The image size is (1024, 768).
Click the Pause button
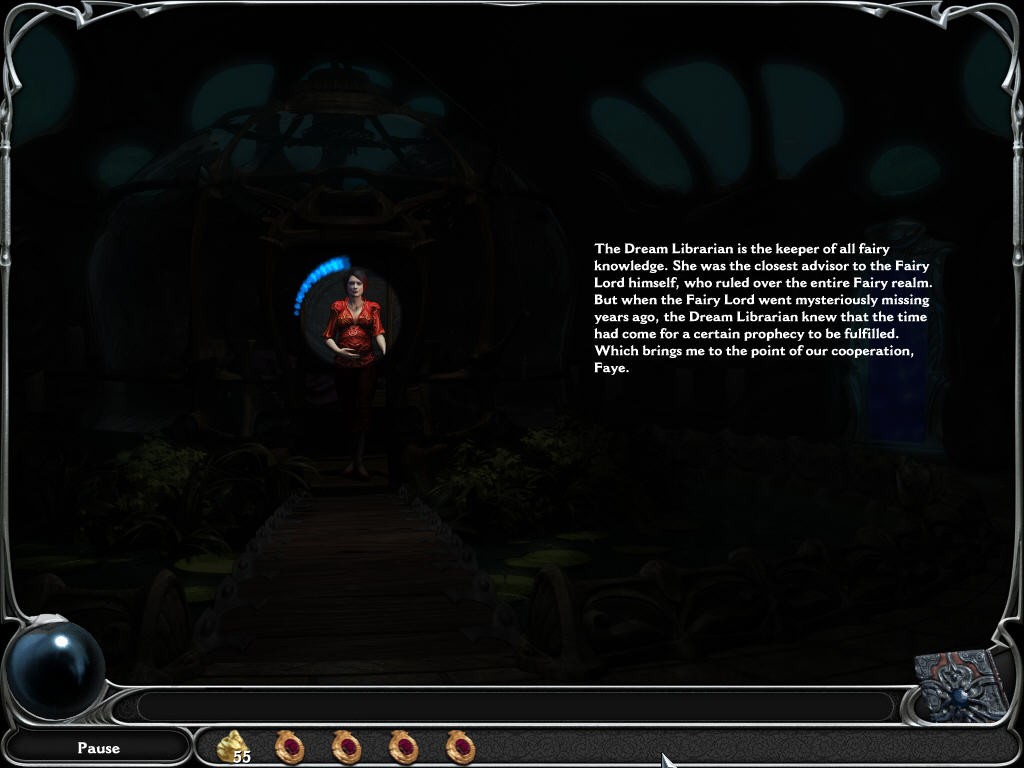(x=98, y=747)
